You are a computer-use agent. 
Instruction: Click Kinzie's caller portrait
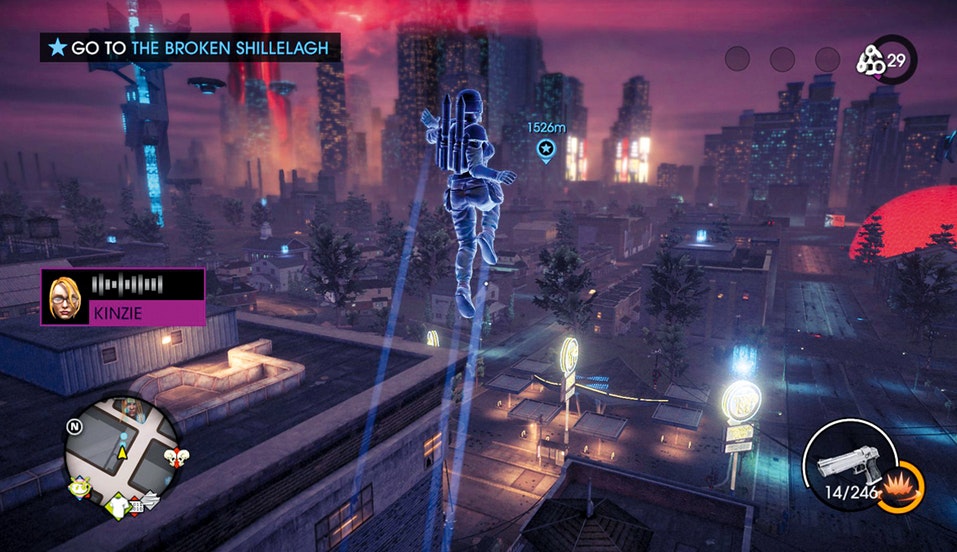[x=64, y=297]
